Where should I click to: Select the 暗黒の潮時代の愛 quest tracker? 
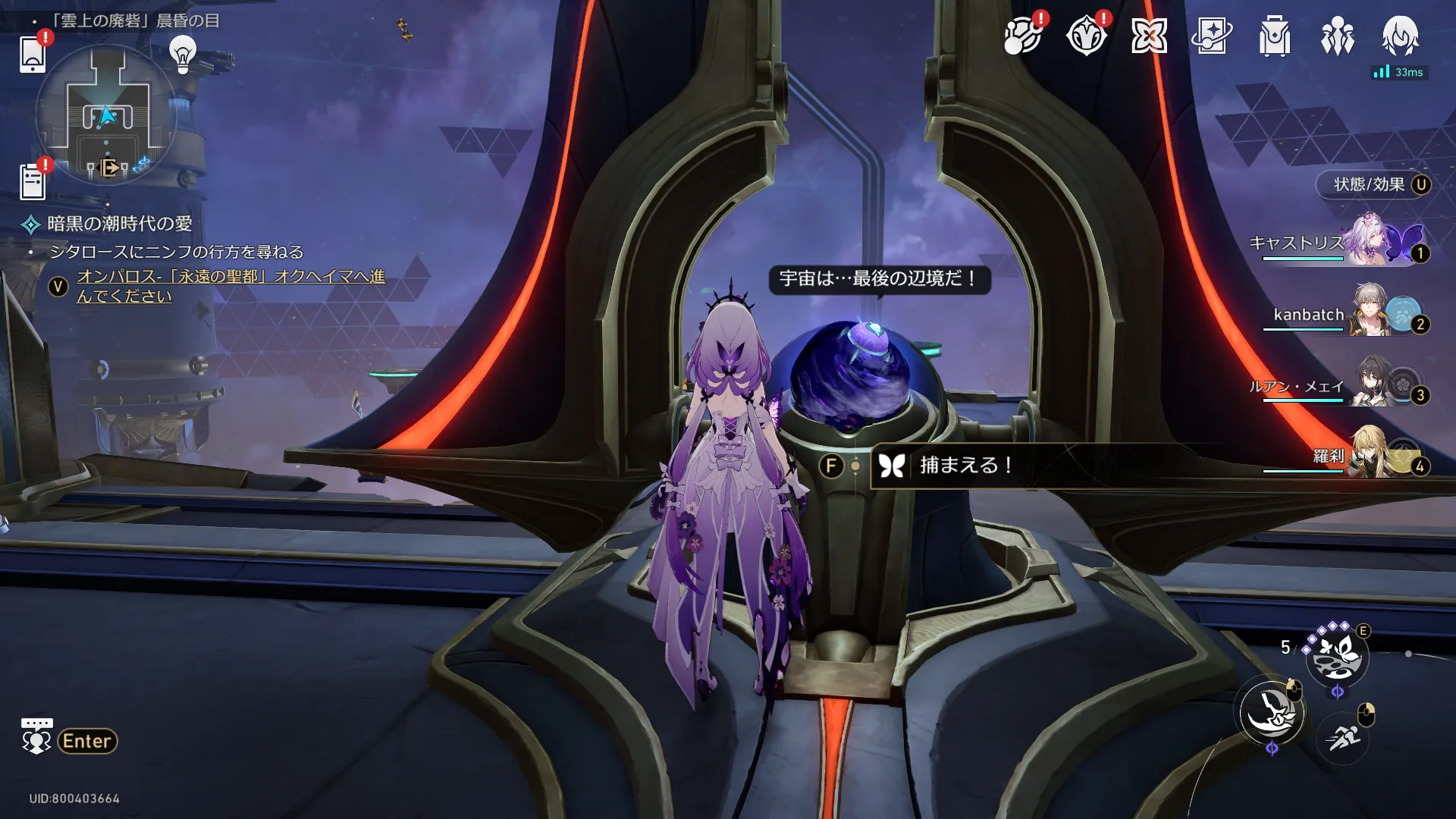click(119, 224)
